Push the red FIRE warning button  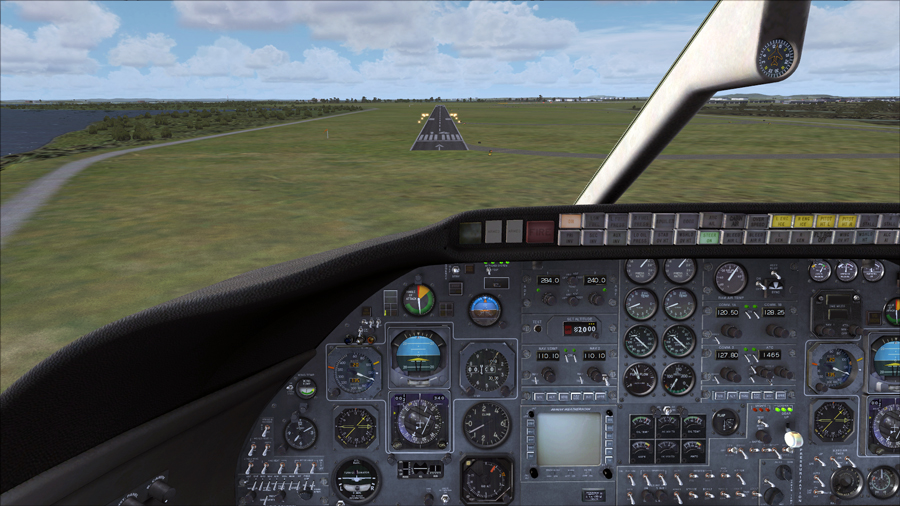pyautogui.click(x=540, y=231)
